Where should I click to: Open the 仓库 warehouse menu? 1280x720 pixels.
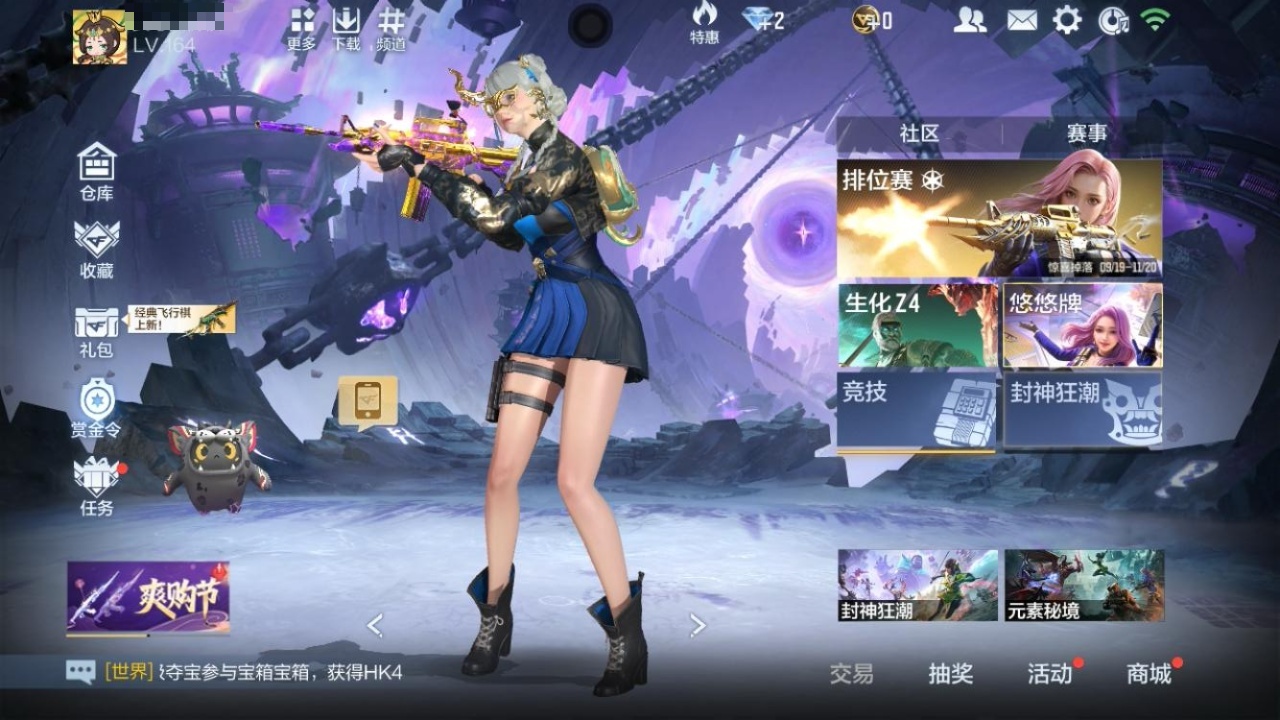pos(97,170)
